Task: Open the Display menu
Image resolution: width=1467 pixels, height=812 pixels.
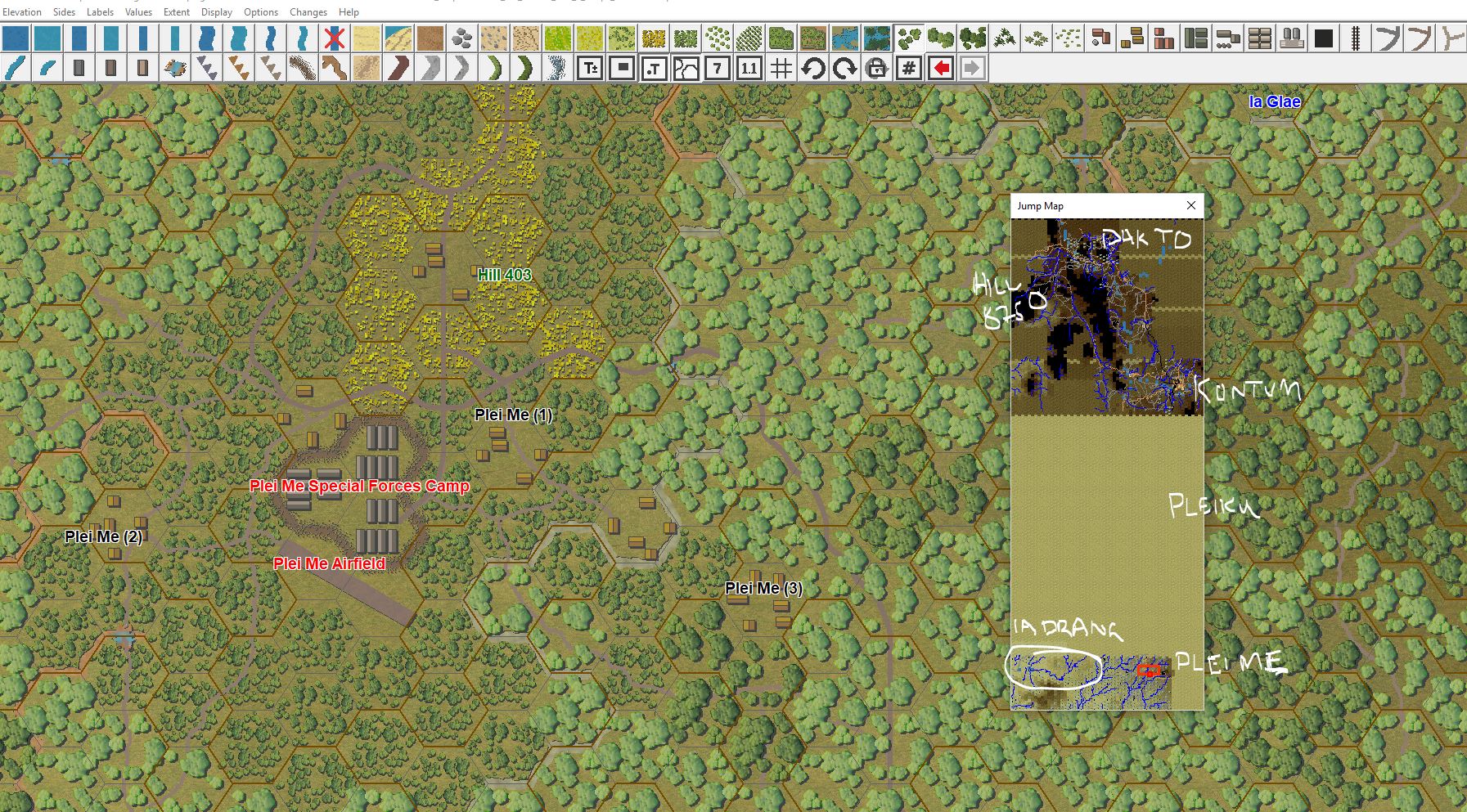Action: click(x=215, y=11)
